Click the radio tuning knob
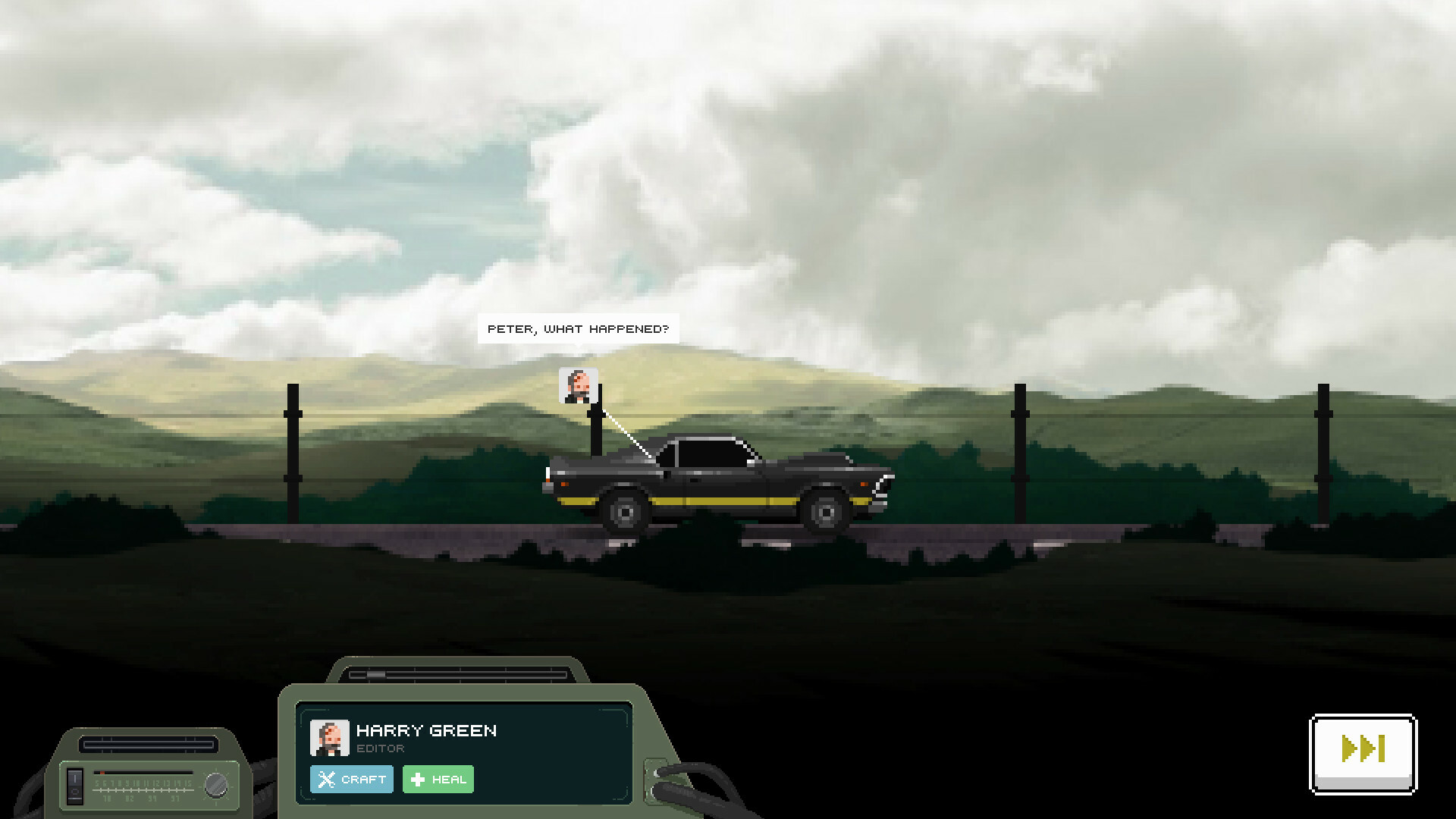 point(216,786)
